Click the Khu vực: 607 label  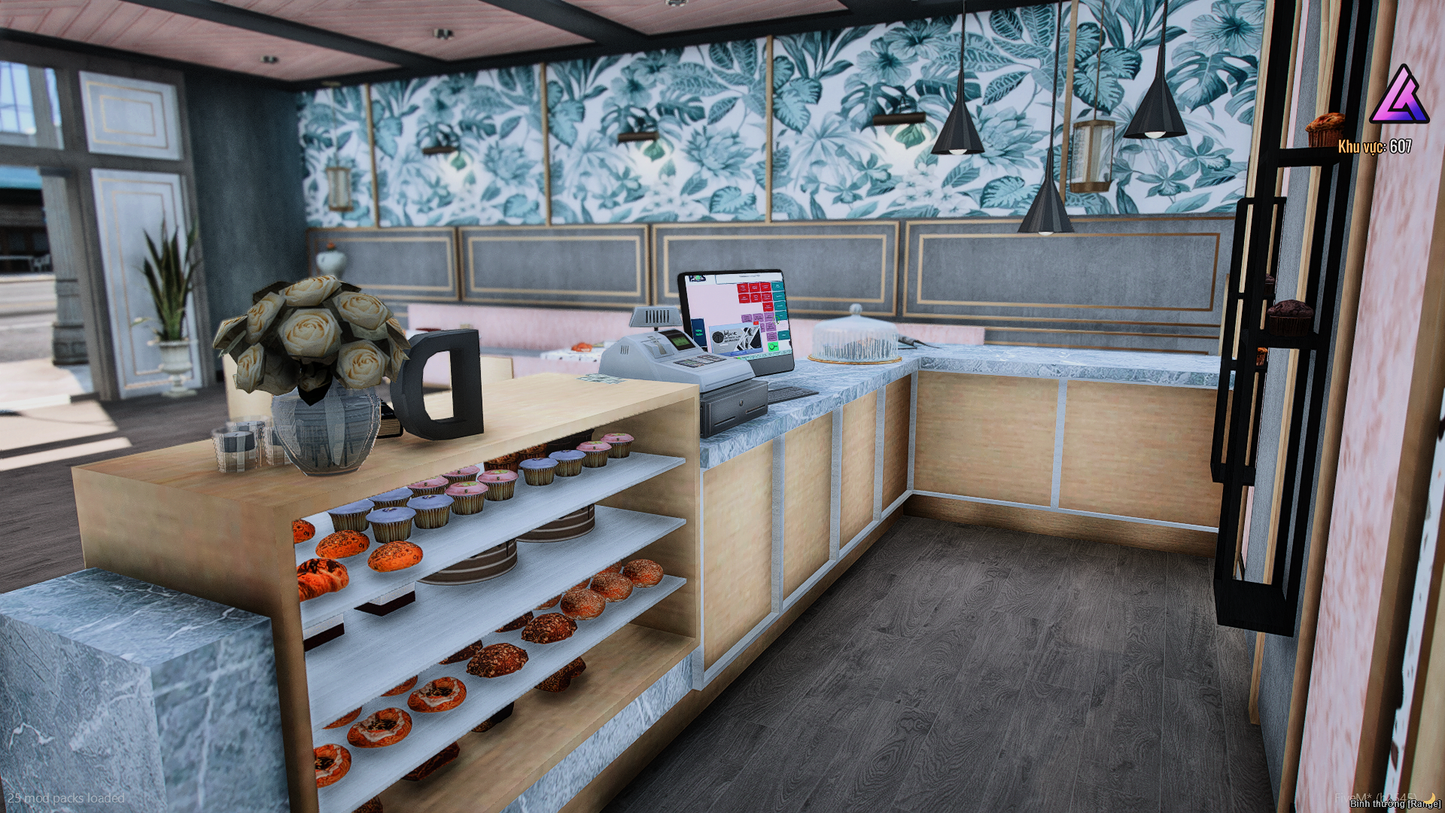1377,146
